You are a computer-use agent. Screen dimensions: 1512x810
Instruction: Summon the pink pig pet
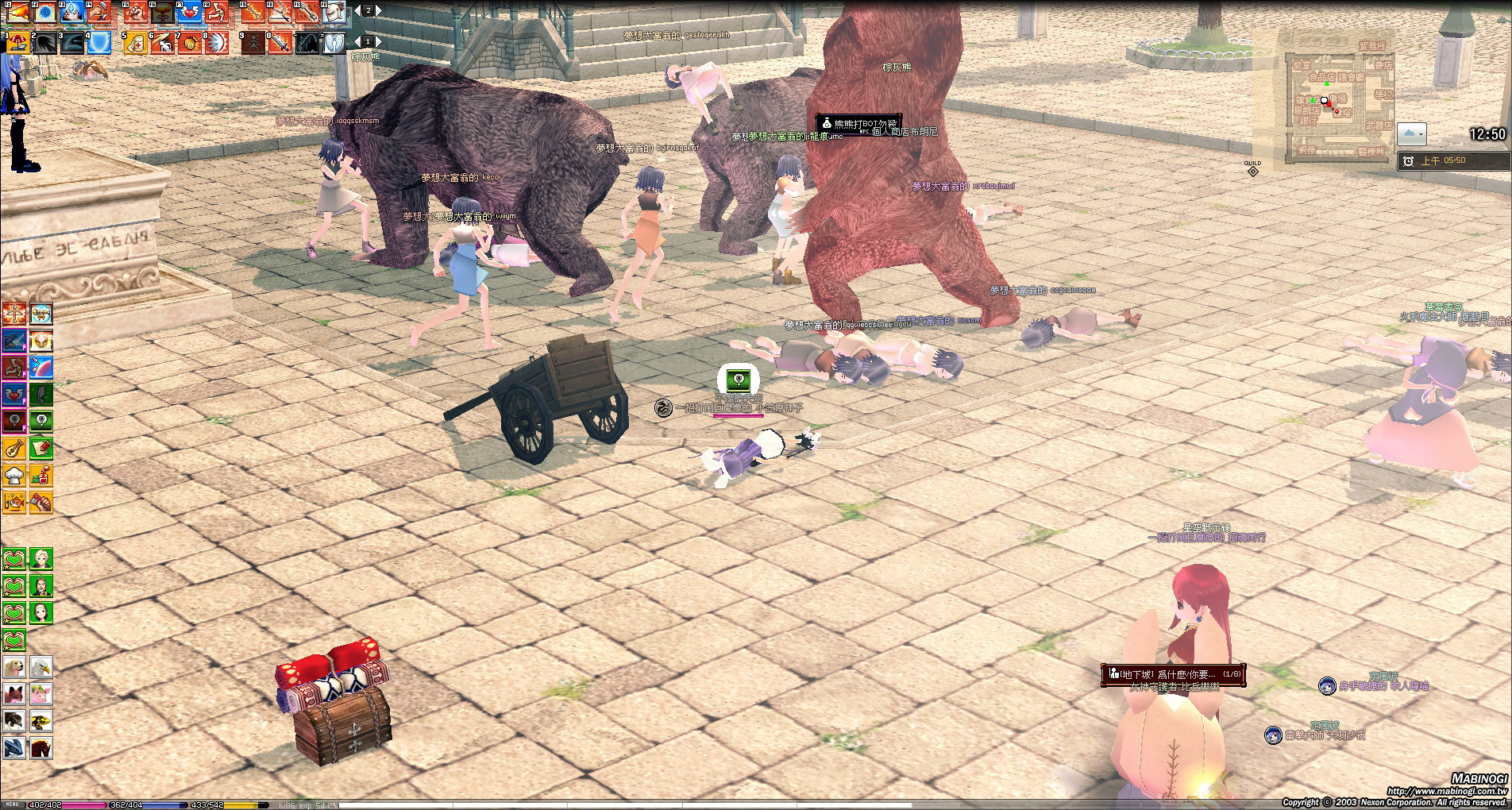40,694
